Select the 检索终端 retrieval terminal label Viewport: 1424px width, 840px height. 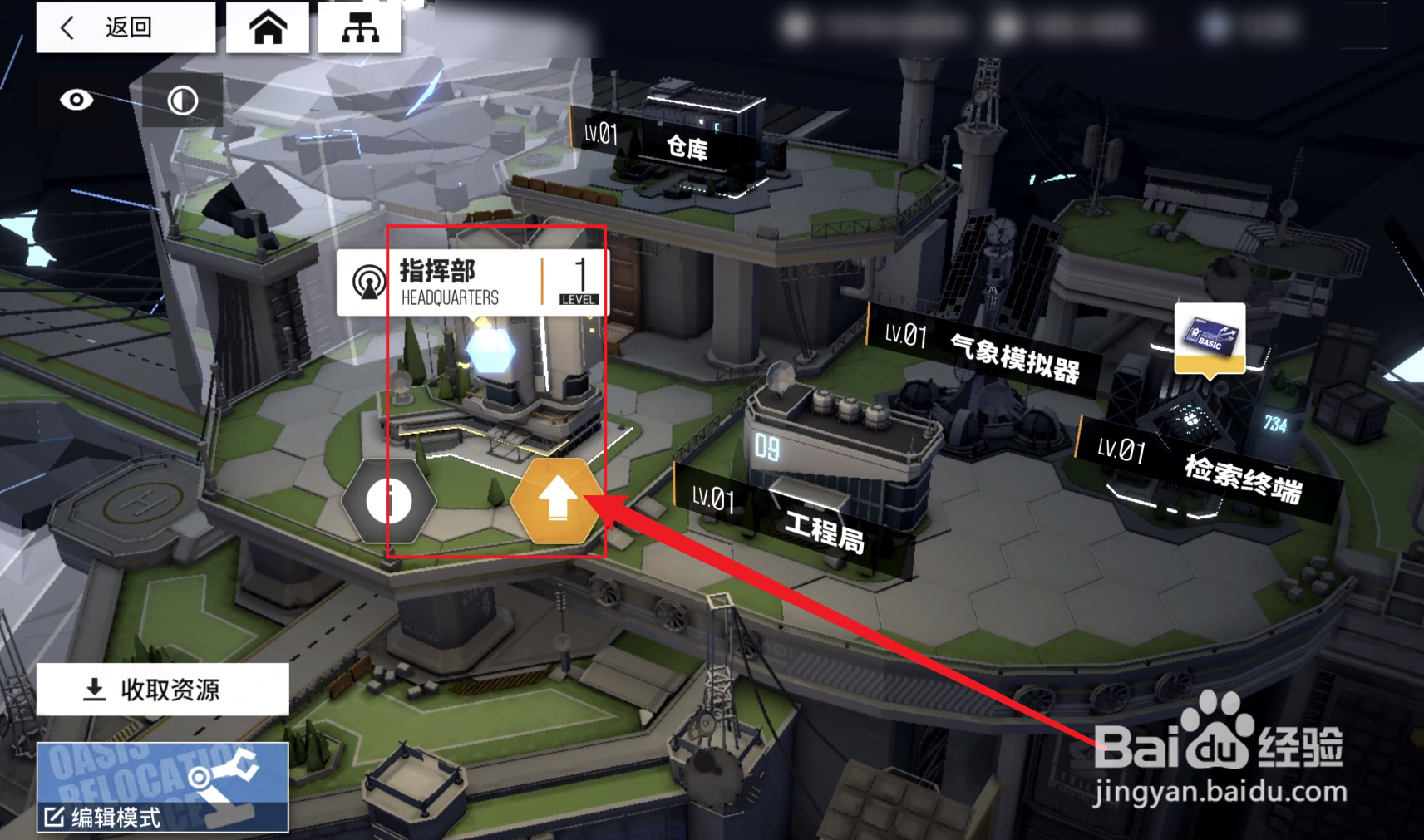[x=1244, y=478]
